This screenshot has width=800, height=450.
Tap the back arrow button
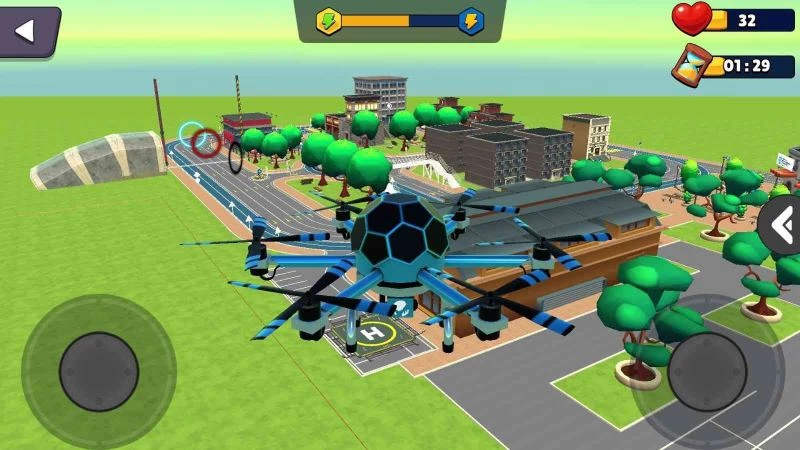click(x=28, y=31)
